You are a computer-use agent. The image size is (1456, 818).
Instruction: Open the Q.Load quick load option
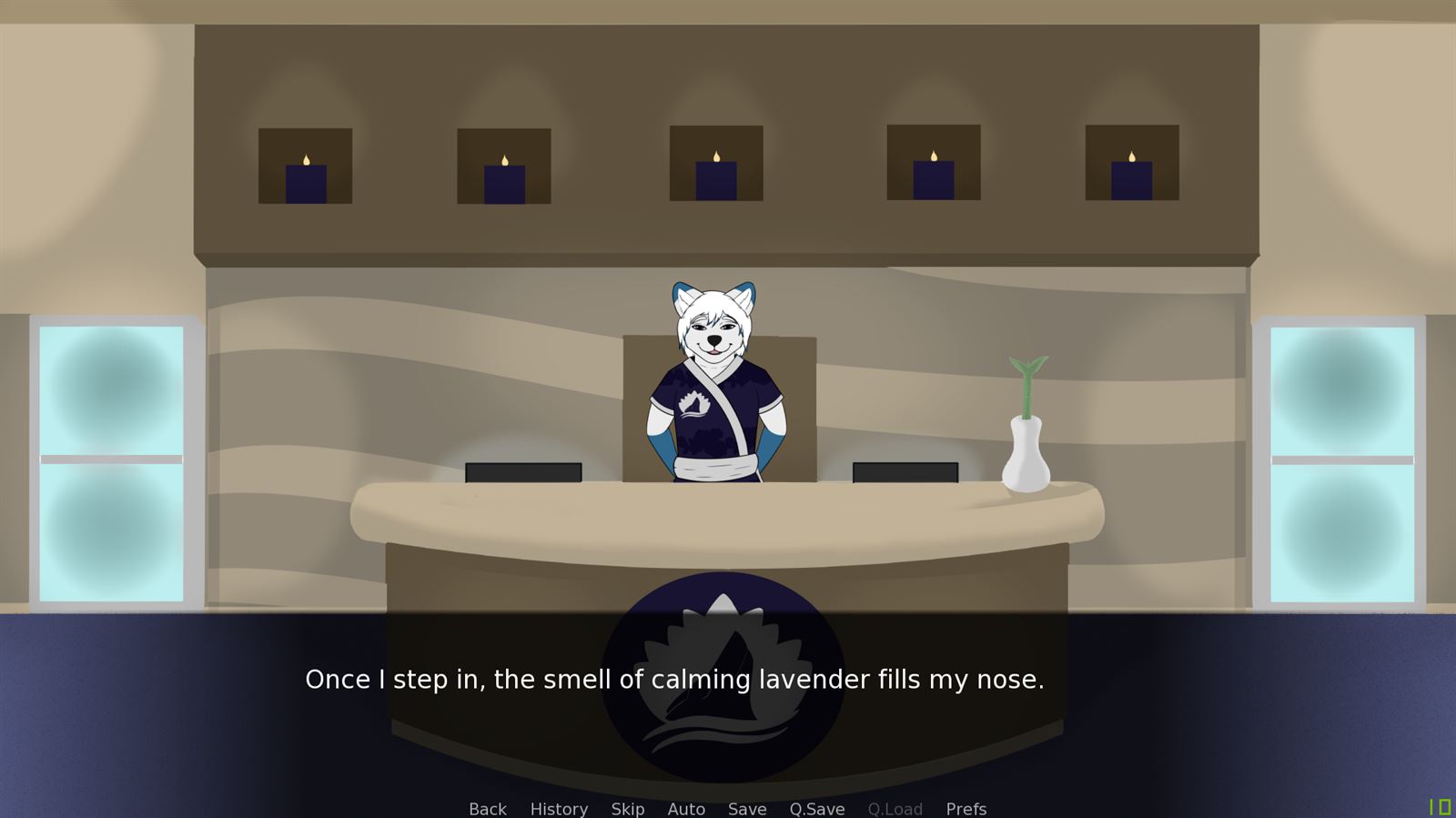click(x=896, y=809)
